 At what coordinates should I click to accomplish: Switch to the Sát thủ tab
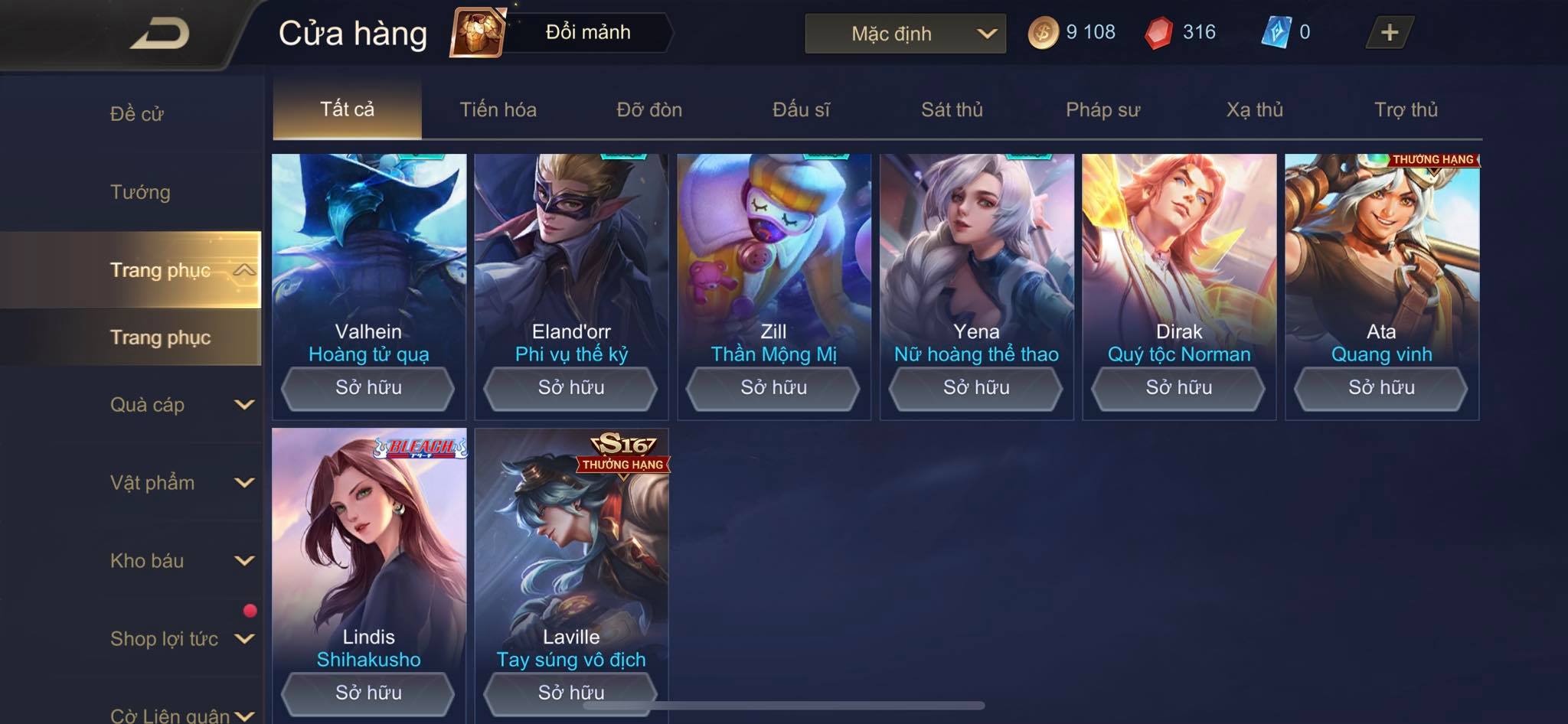coord(952,109)
